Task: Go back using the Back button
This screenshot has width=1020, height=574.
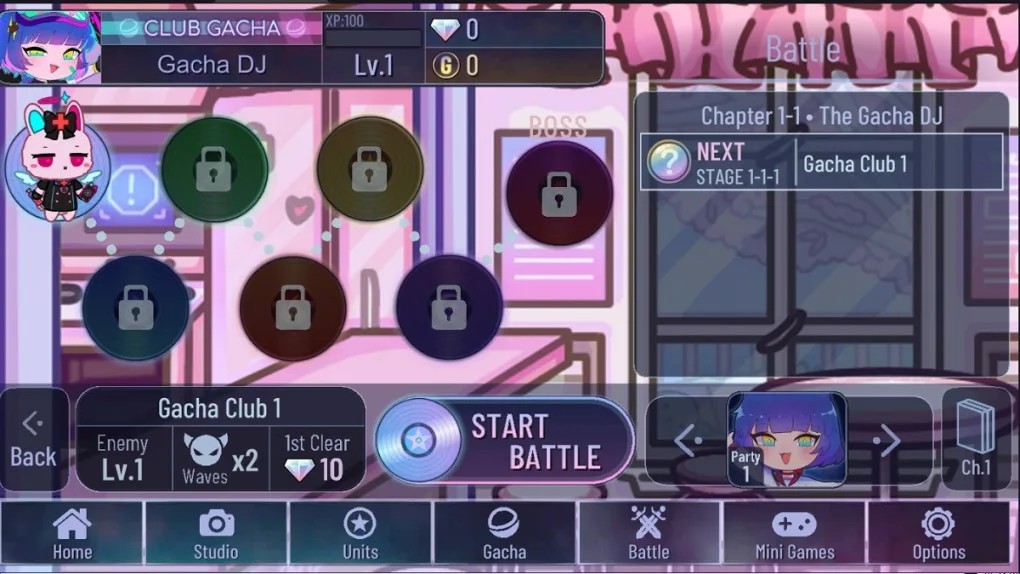Action: tap(33, 441)
